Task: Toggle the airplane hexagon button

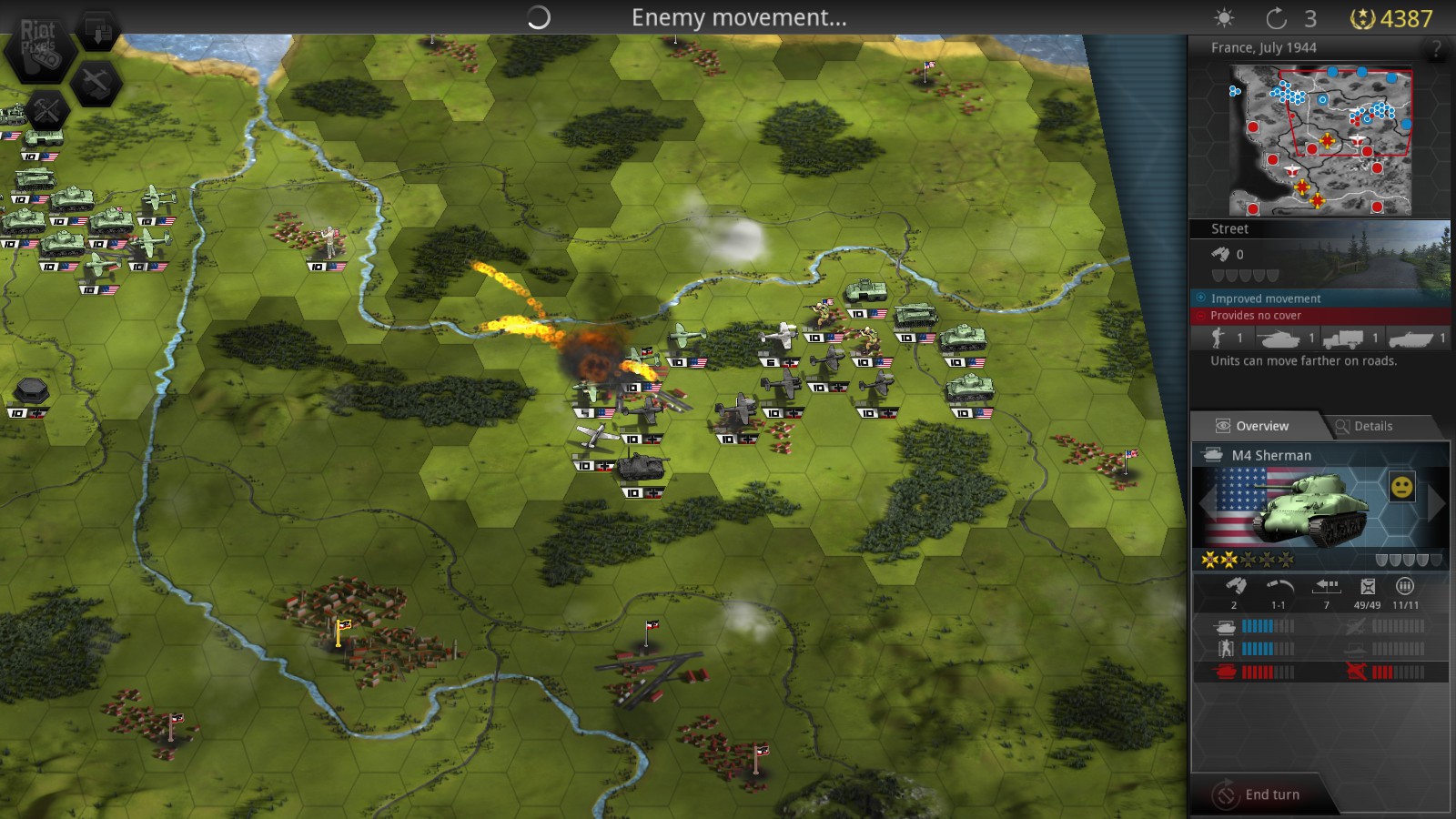Action: point(96,84)
